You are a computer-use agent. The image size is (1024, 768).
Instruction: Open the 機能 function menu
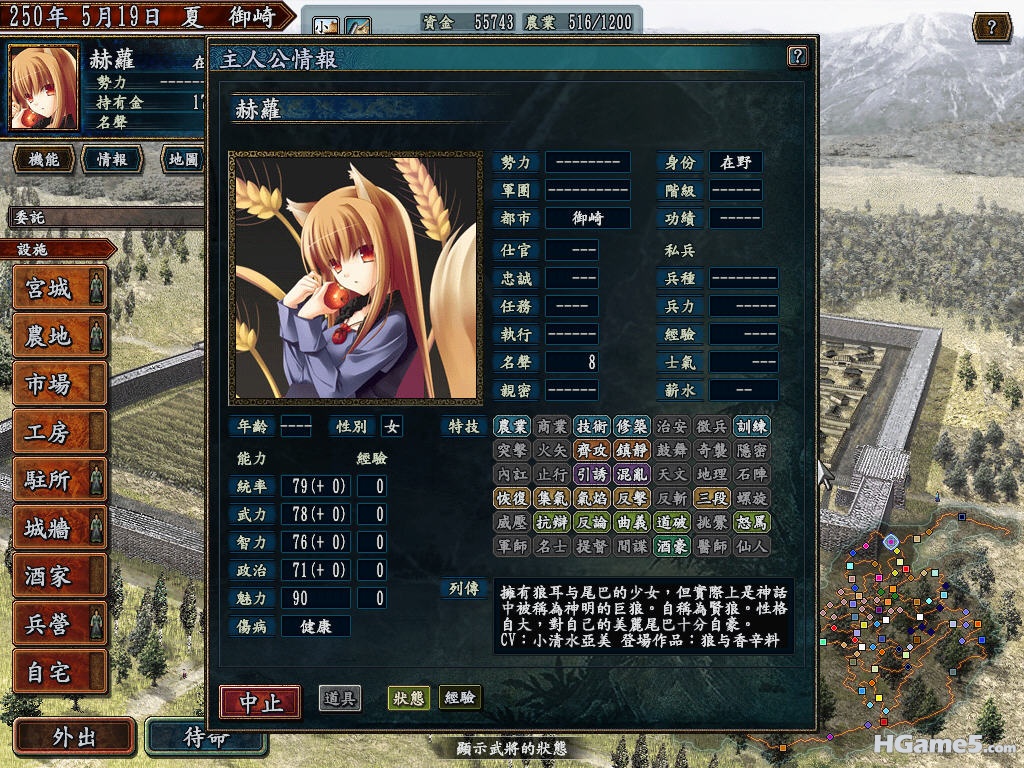44,159
